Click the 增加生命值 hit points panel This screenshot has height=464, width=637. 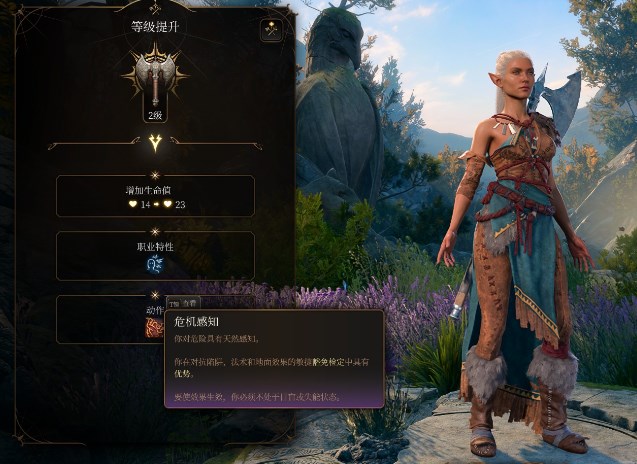click(155, 196)
